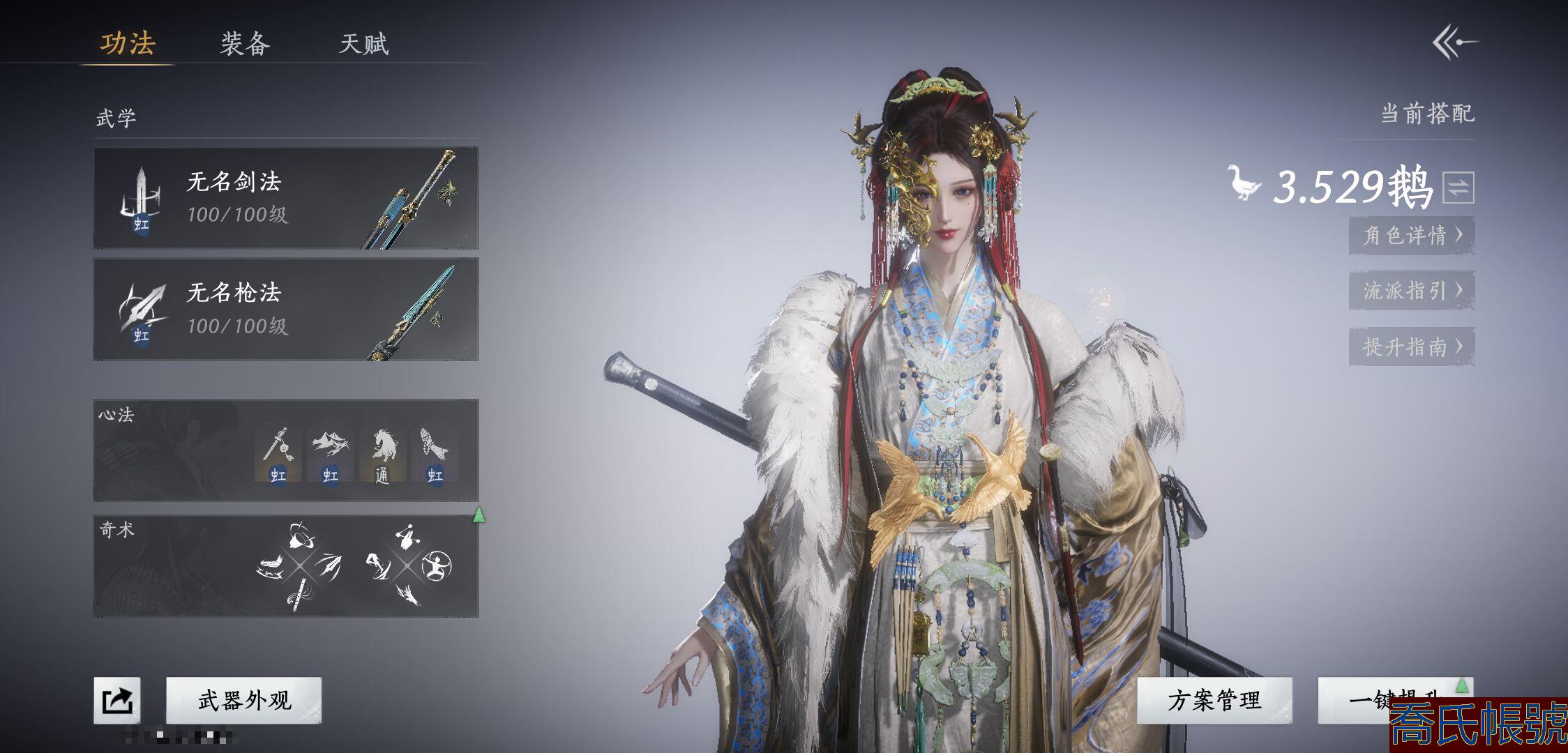Click the back arrow at top right
The image size is (1568, 753).
[1455, 43]
